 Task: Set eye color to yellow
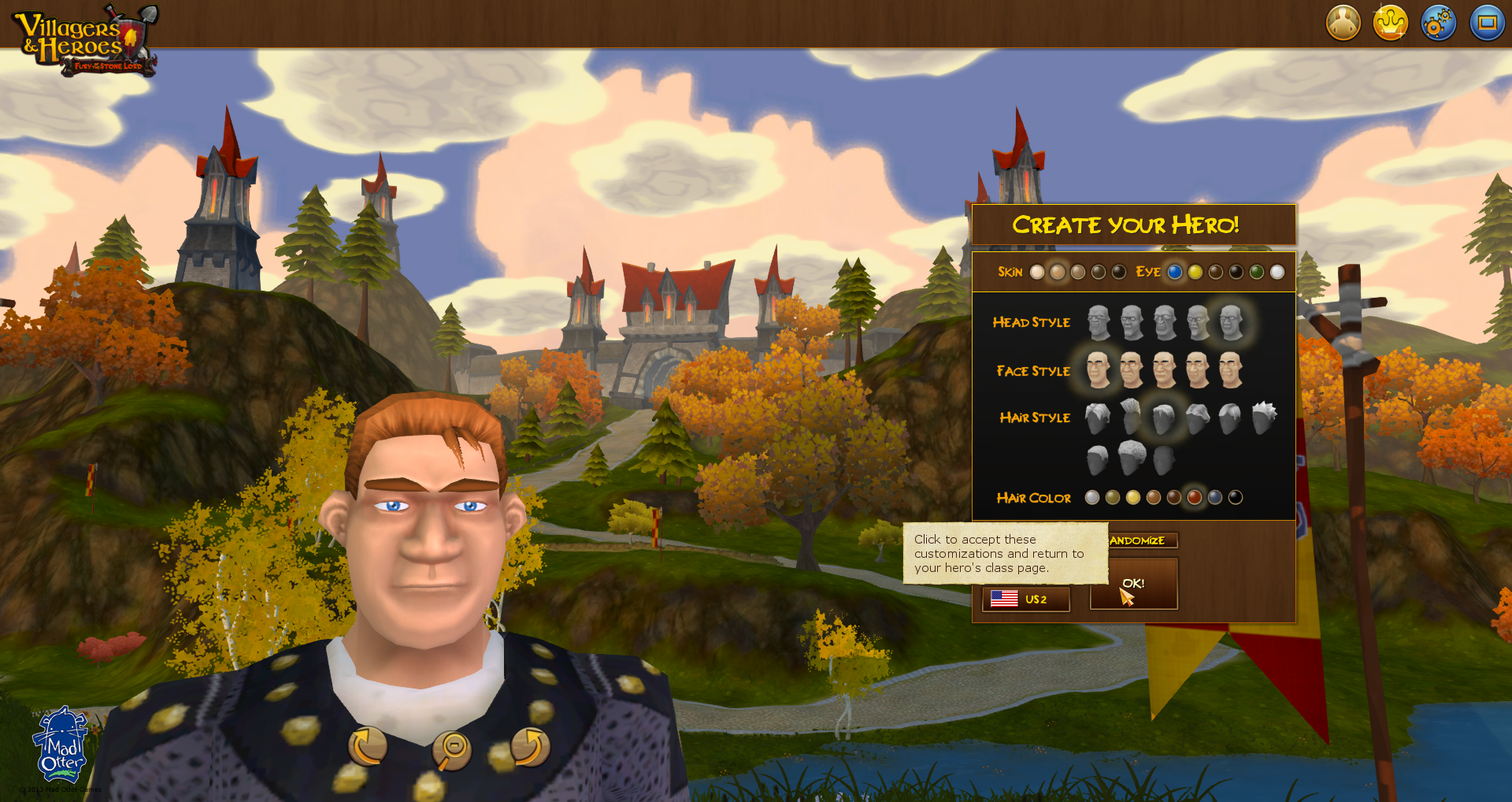pos(1195,272)
